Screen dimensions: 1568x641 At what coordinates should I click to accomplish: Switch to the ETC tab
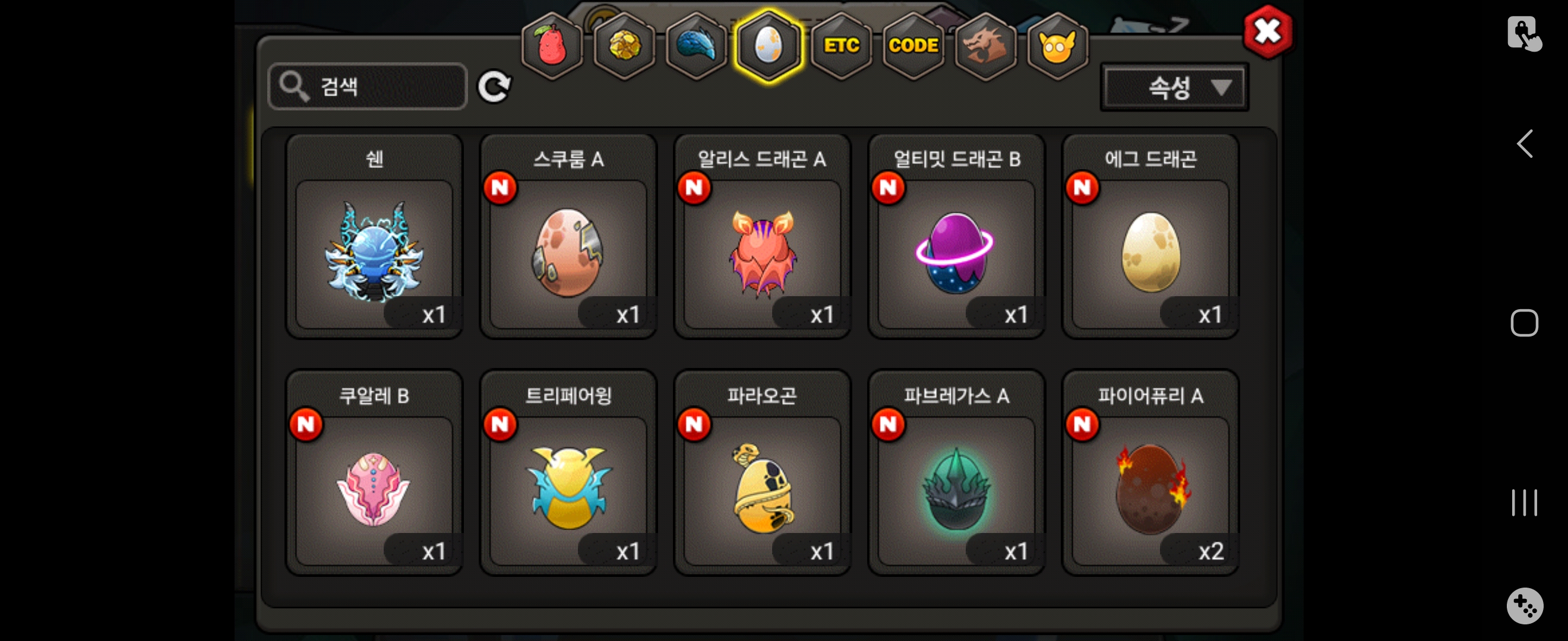[x=841, y=46]
